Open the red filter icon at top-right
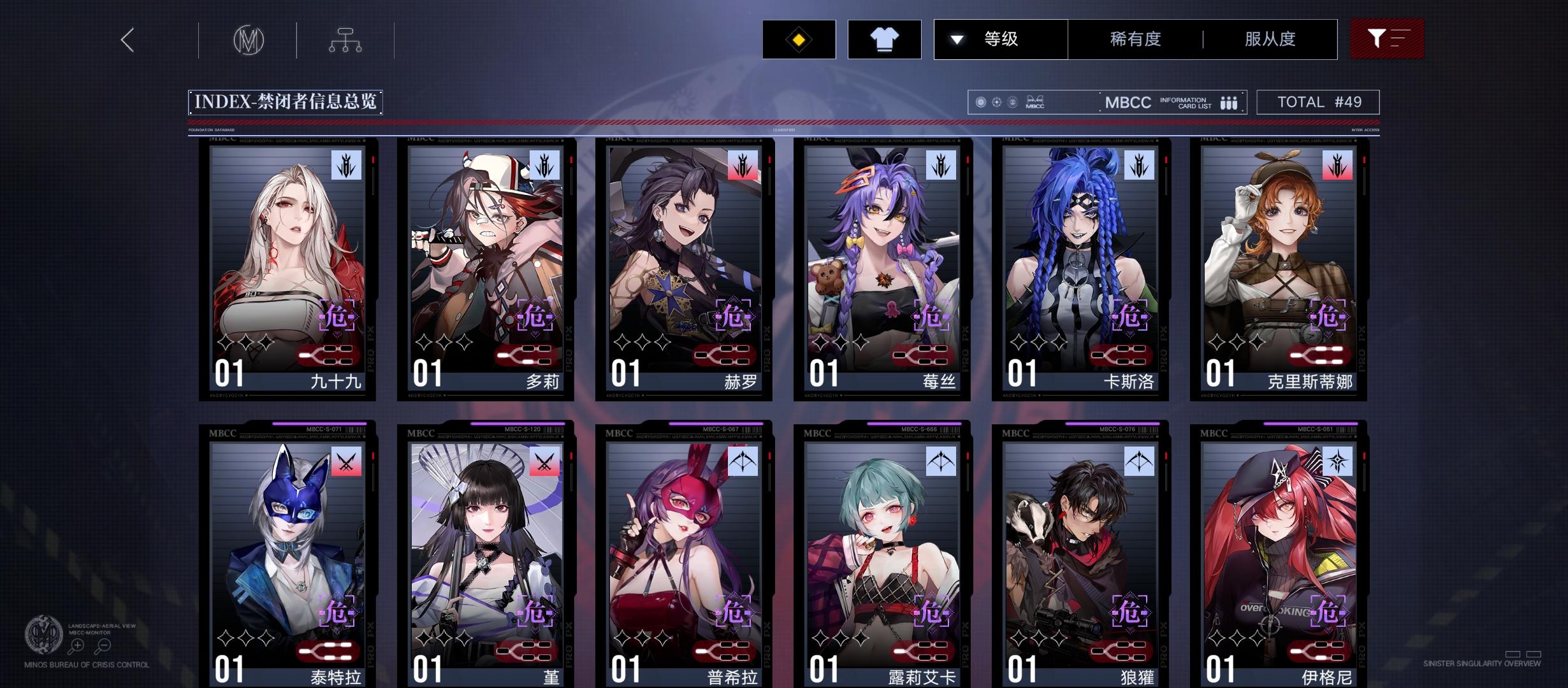1568x688 pixels. tap(1387, 39)
